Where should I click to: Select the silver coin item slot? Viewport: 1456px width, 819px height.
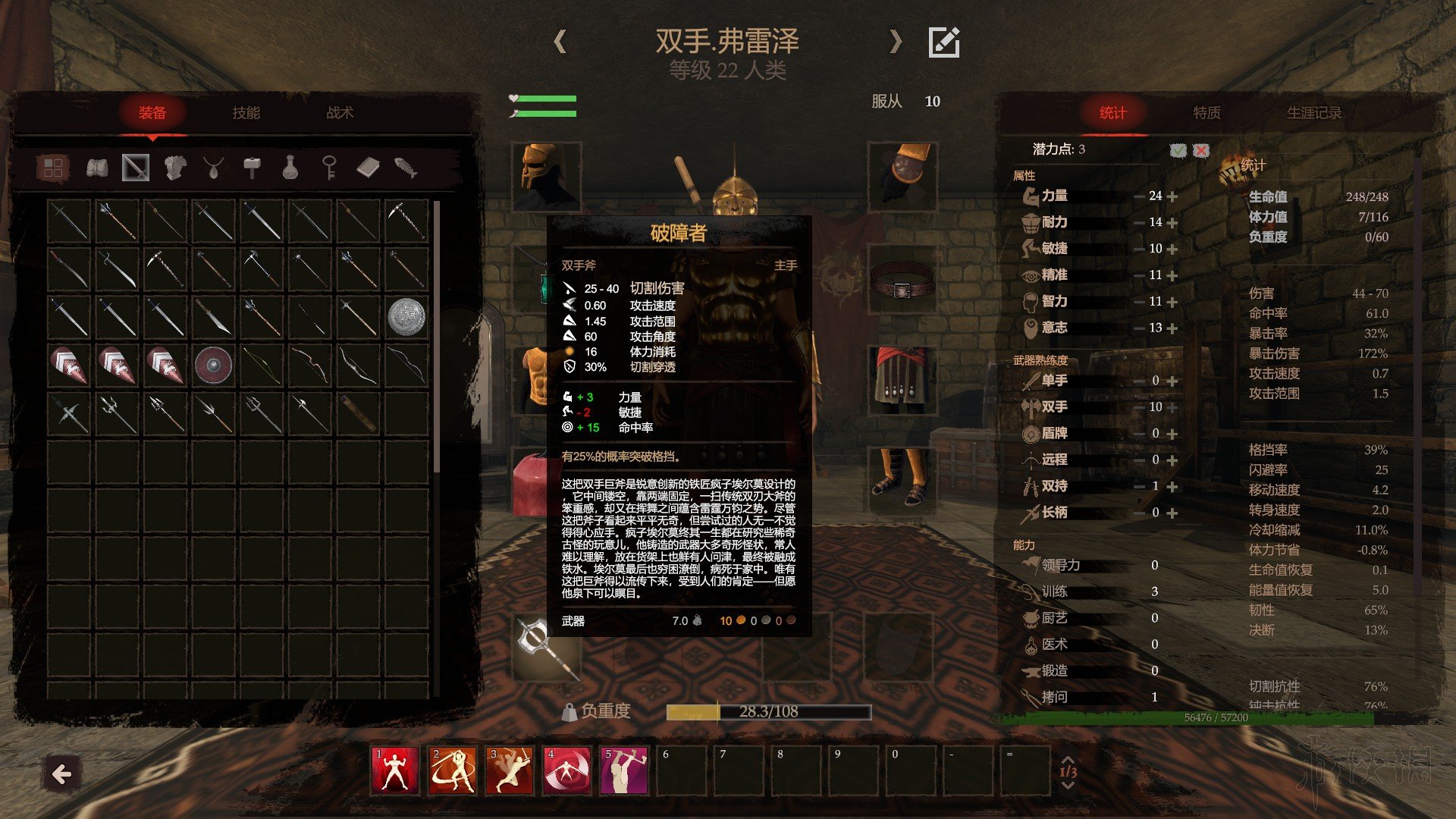(x=406, y=316)
